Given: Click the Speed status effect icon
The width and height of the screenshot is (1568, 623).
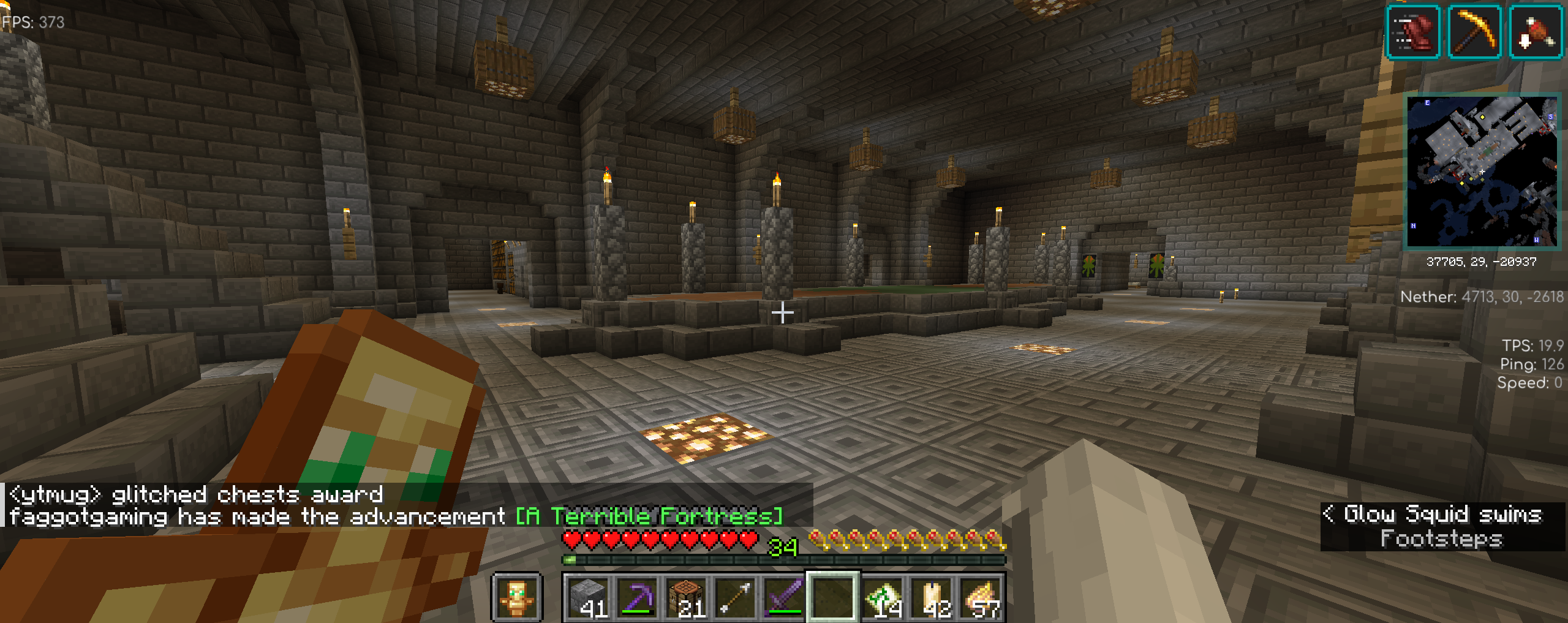Looking at the screenshot, I should click(1412, 32).
